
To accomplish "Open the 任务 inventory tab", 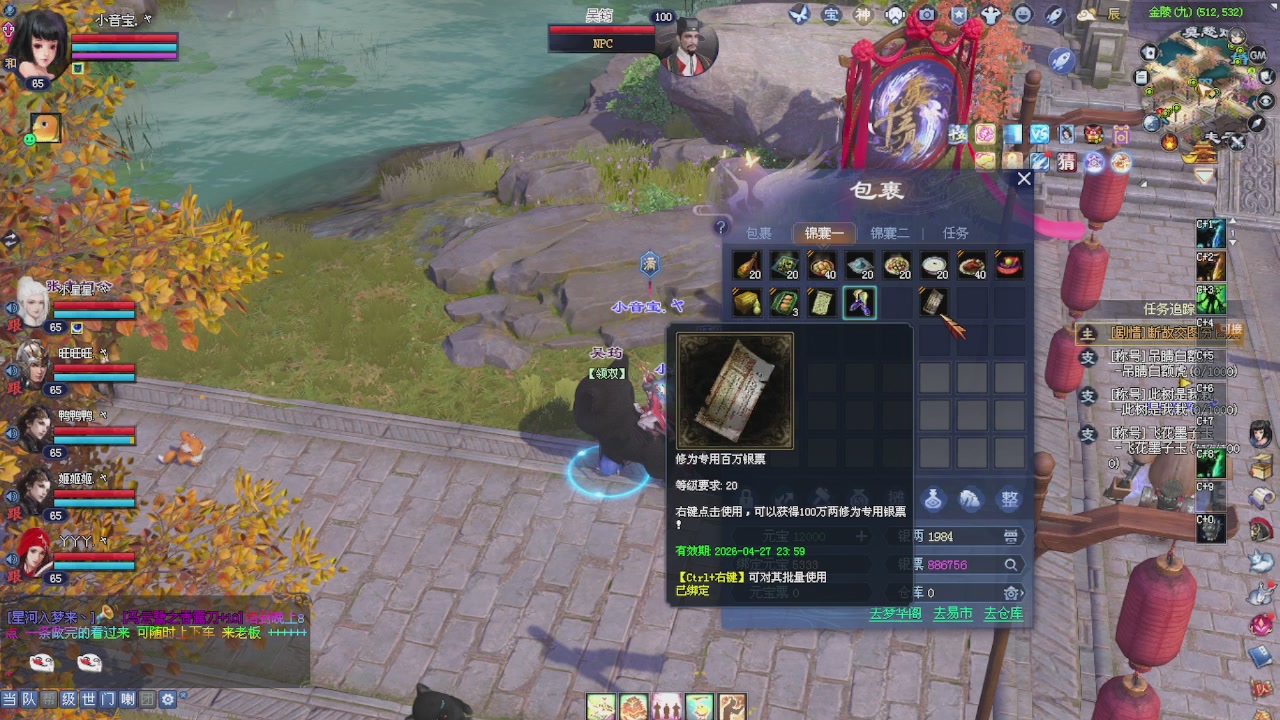I will click(955, 233).
